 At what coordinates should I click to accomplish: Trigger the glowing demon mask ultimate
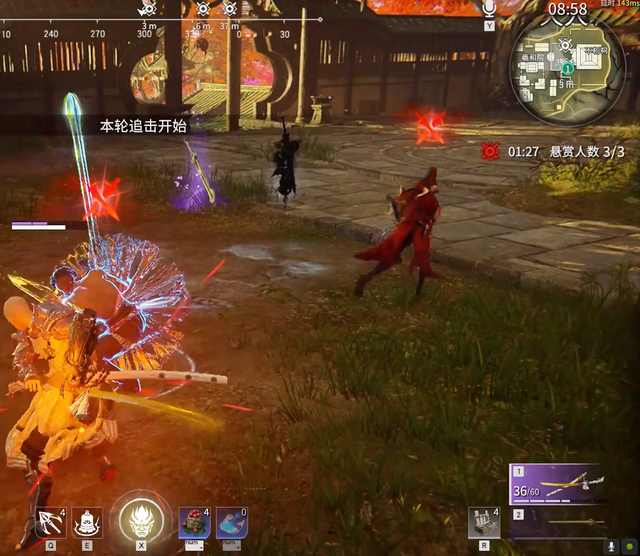[140, 520]
